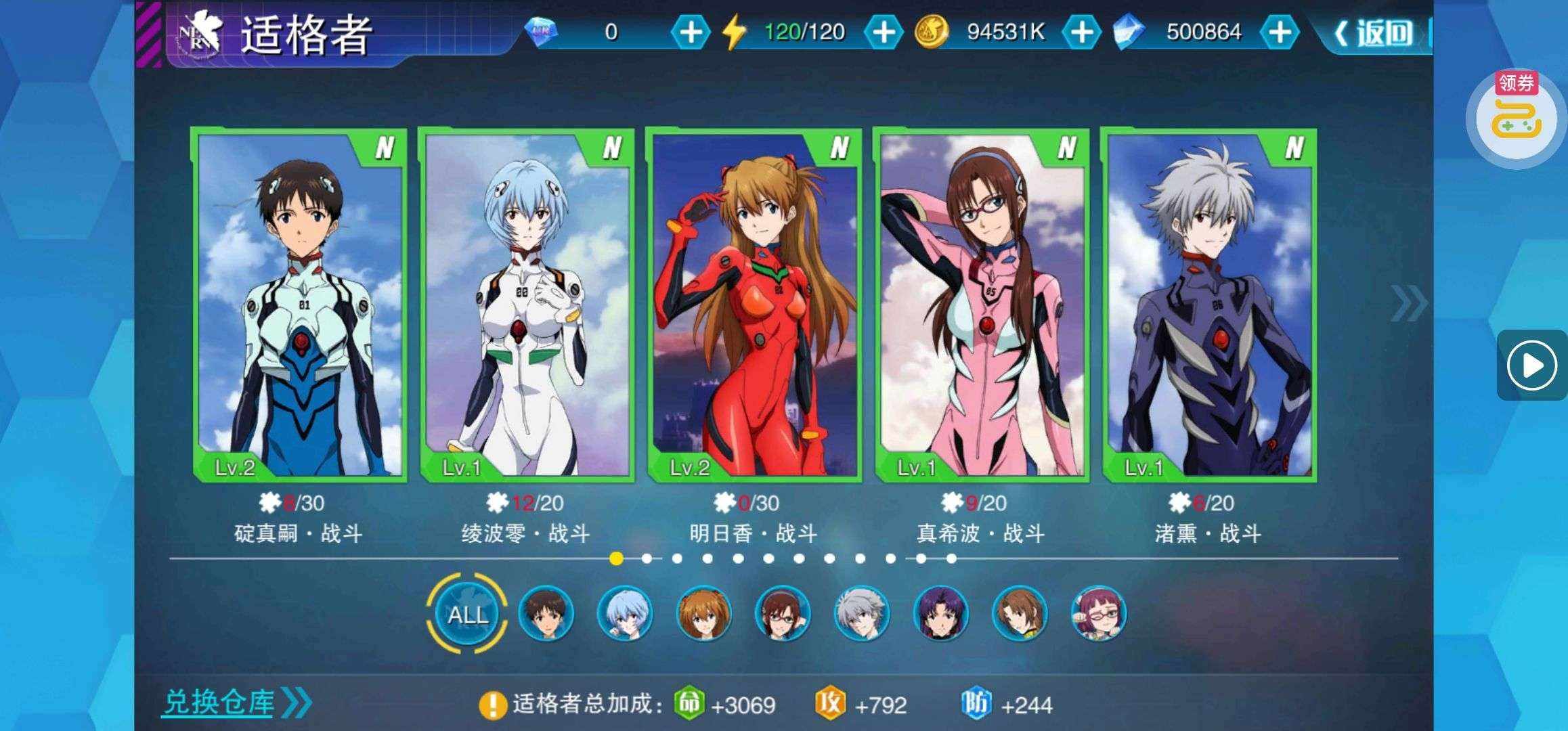Refill stamina using the lightning plus button

(x=883, y=32)
